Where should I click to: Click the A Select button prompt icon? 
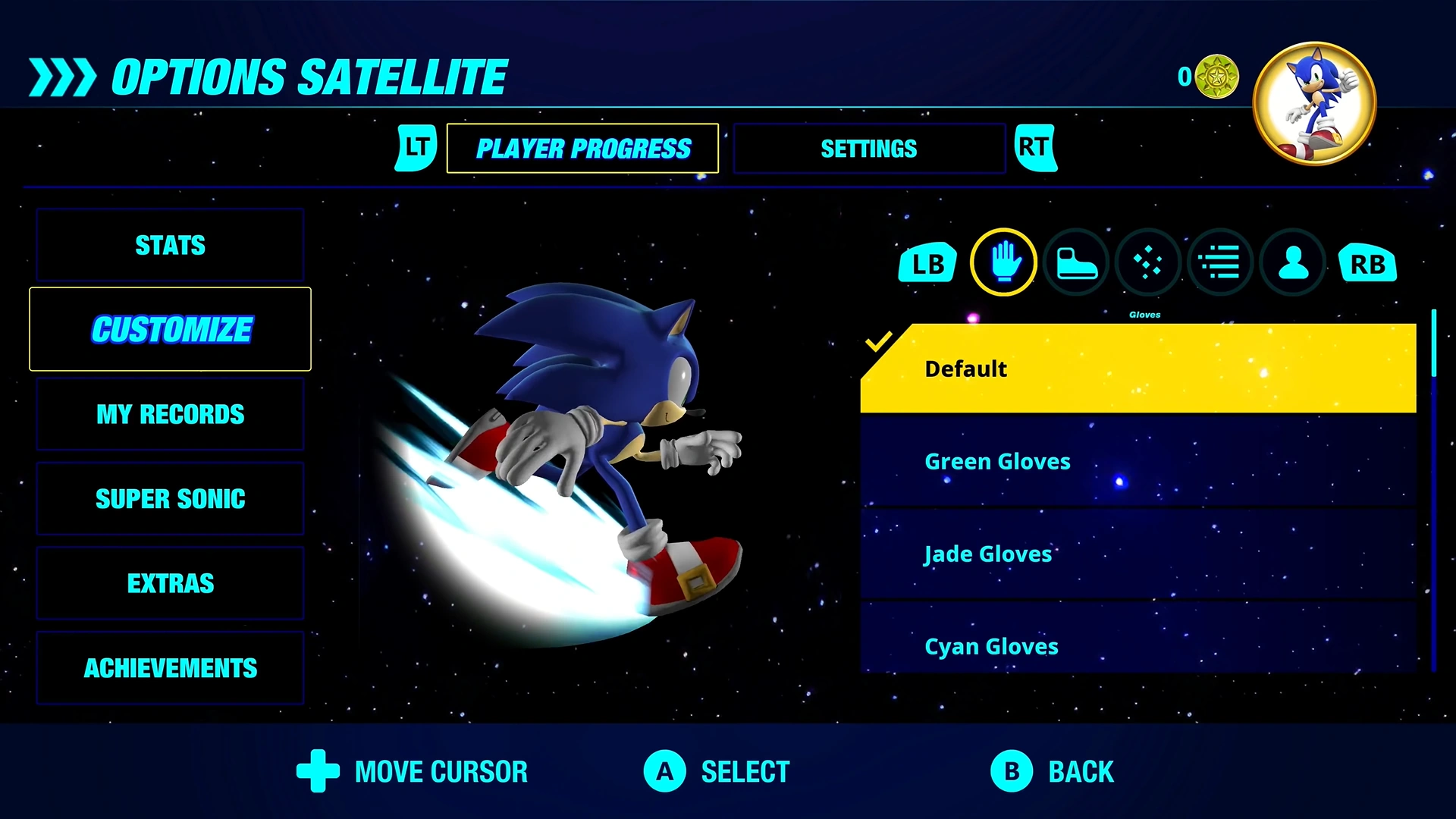point(664,770)
